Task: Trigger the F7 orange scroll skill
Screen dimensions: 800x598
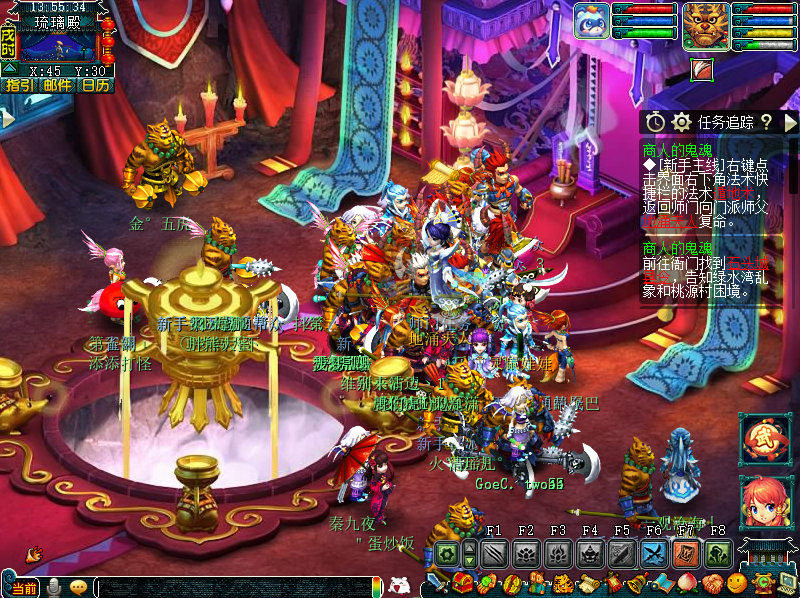Action: [x=686, y=554]
